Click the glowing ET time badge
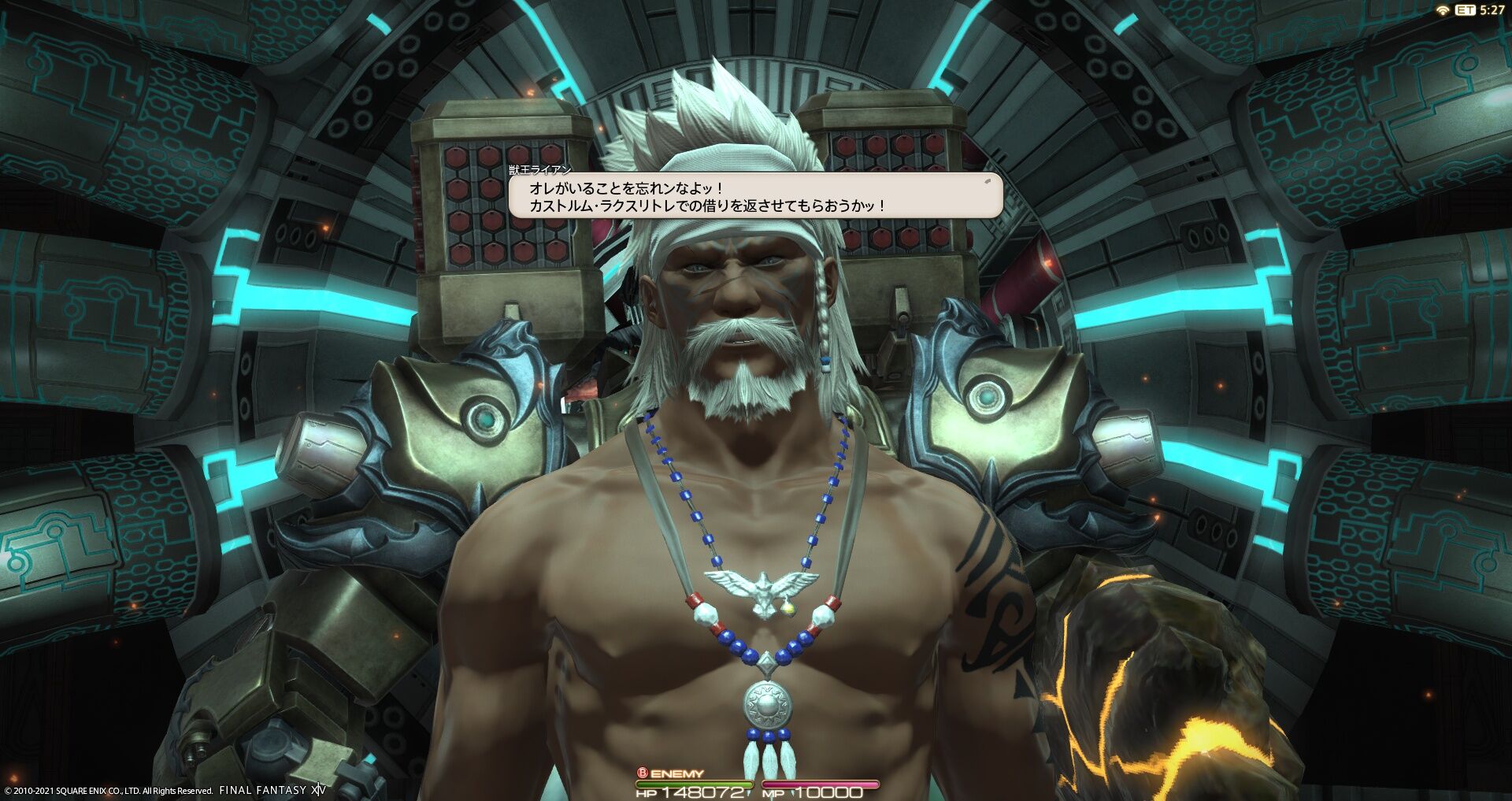Image resolution: width=1512 pixels, height=801 pixels. (1466, 9)
